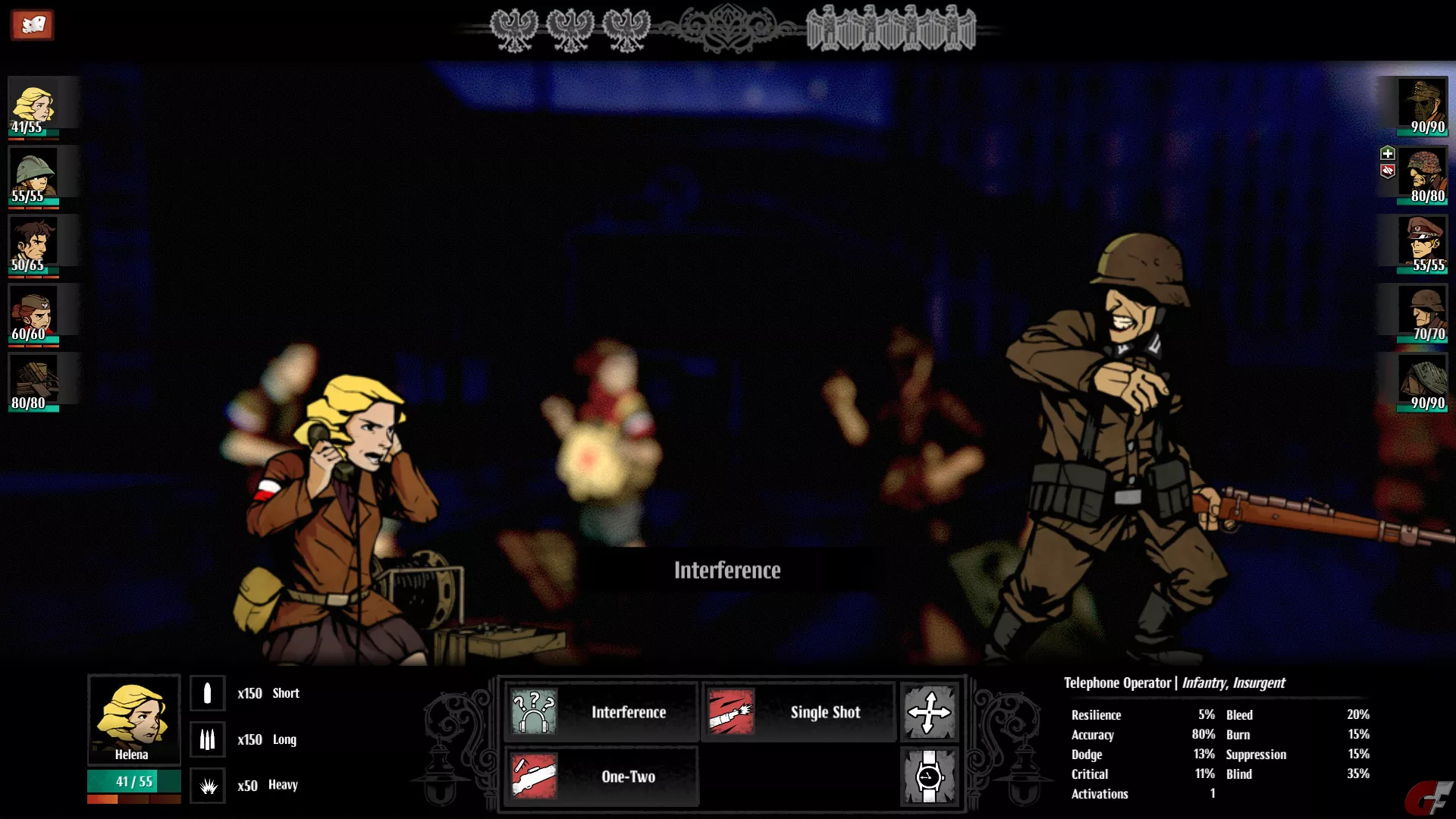1456x819 pixels.
Task: Target the top enemy portrait at 90/90
Action: [1423, 107]
